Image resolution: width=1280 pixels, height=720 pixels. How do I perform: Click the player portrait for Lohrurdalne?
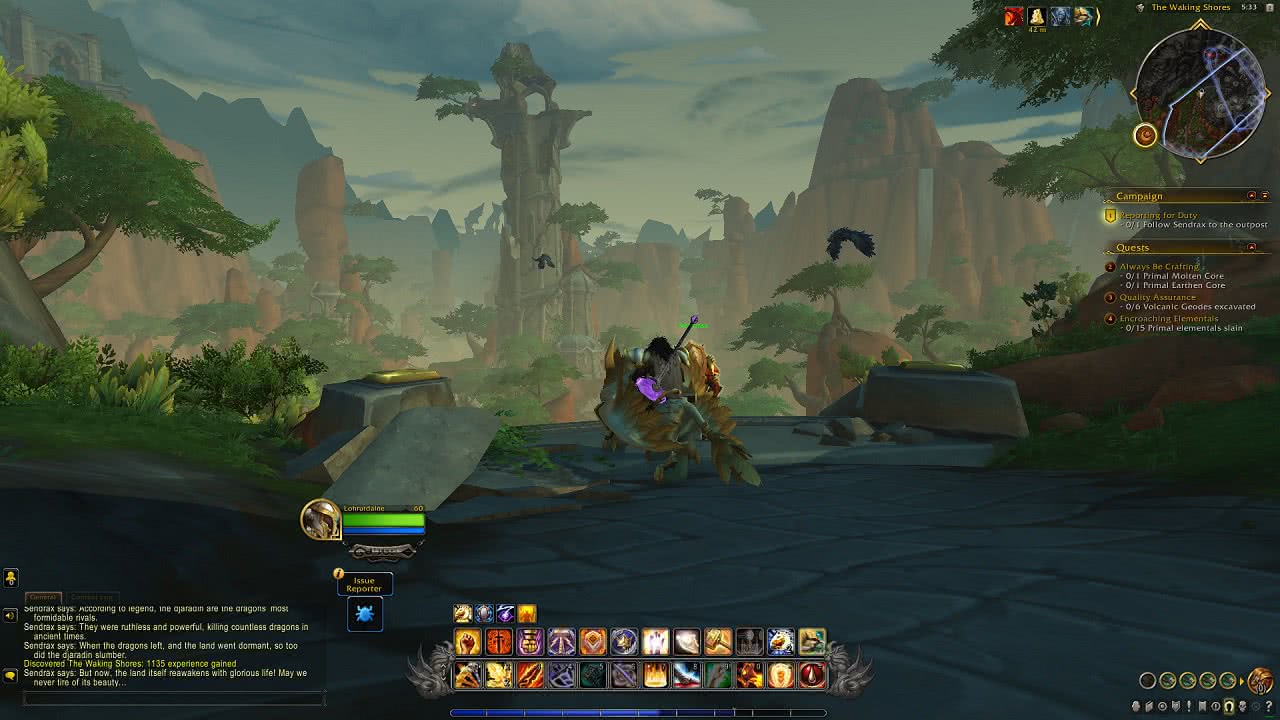[321, 520]
